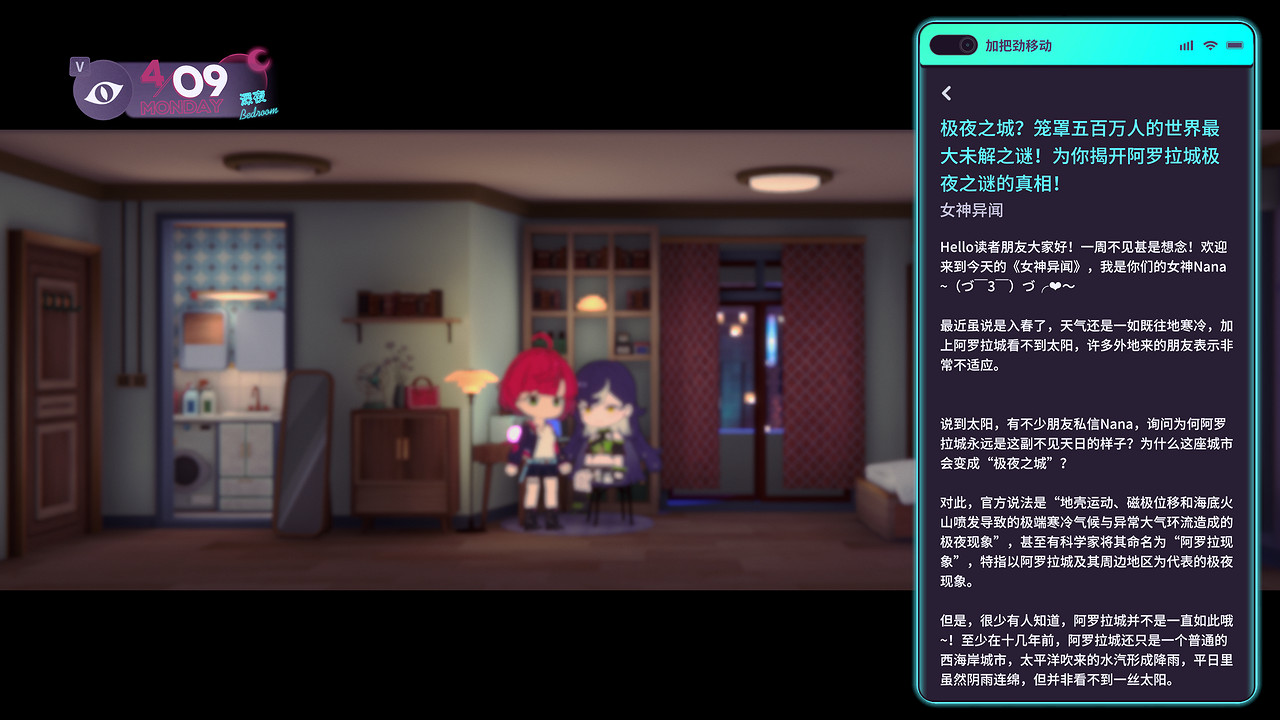Select the crescent moon icon beside the date
Screen dimensions: 1280x720
pyautogui.click(x=258, y=60)
